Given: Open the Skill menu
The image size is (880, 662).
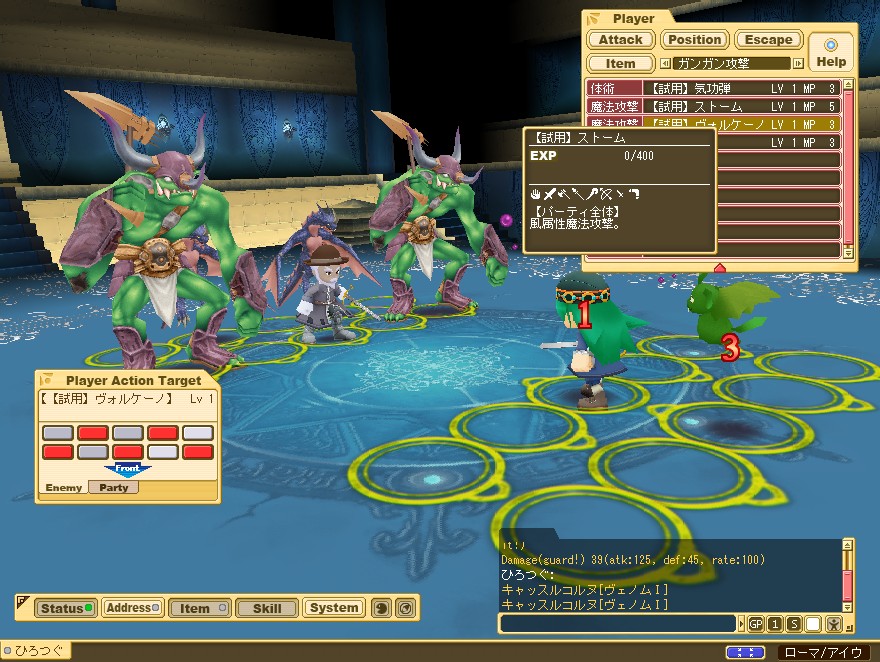Looking at the screenshot, I should click(x=266, y=608).
